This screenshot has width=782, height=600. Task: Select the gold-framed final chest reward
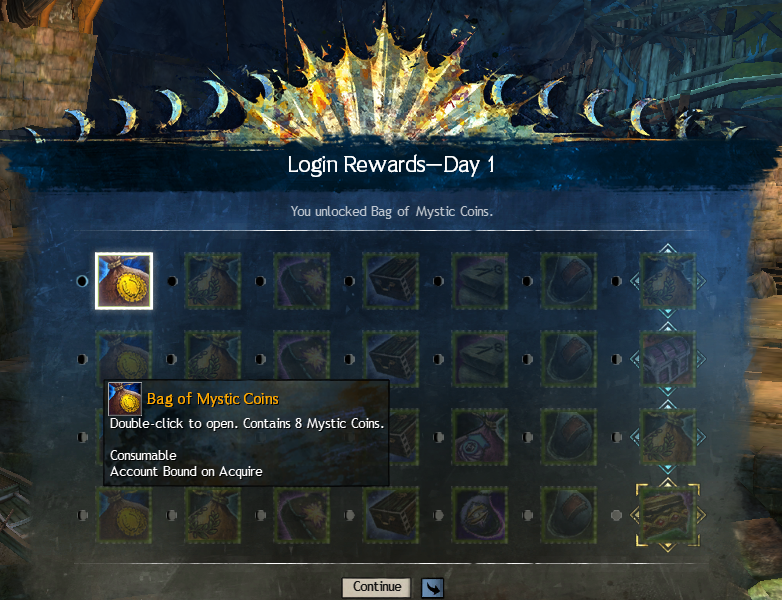(x=667, y=515)
